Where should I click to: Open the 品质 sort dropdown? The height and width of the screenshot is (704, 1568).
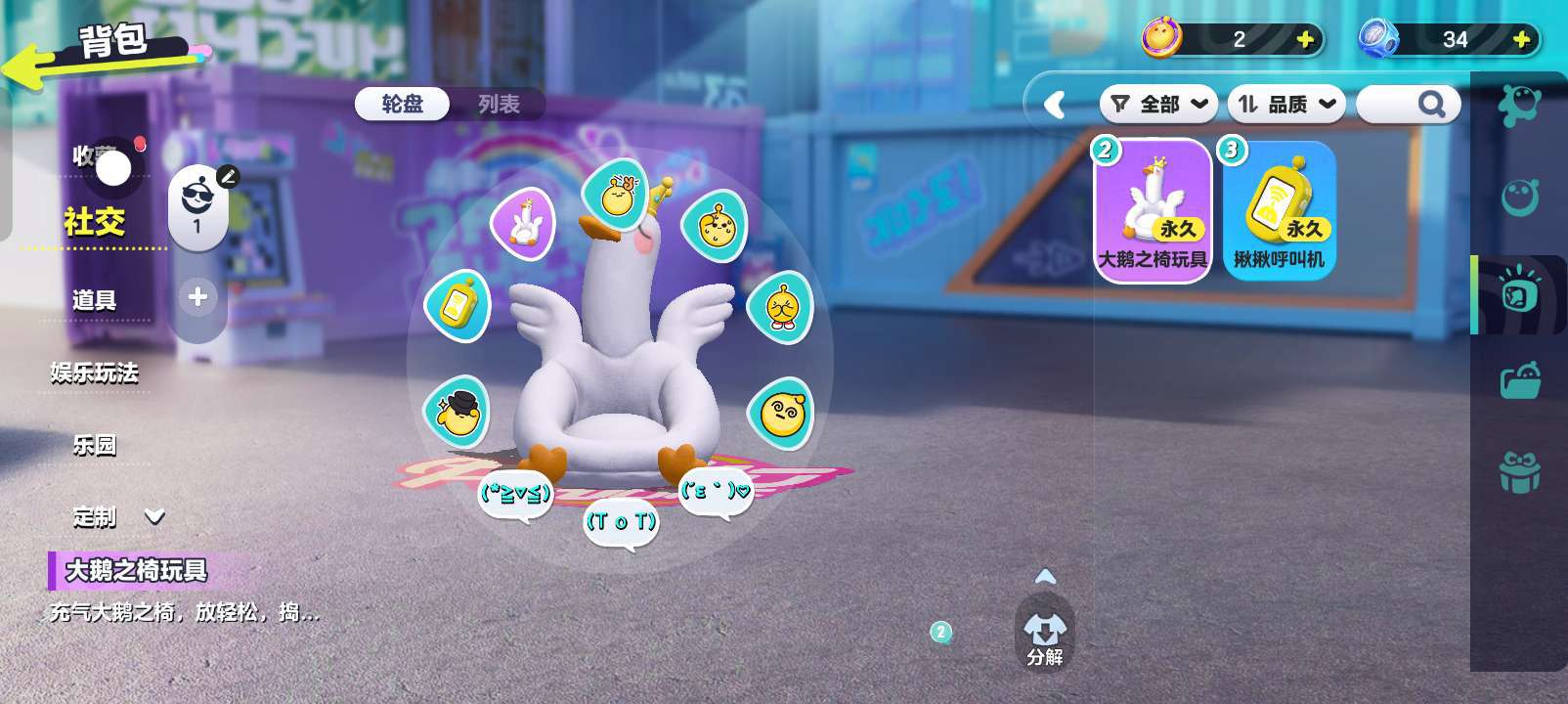pos(1286,104)
